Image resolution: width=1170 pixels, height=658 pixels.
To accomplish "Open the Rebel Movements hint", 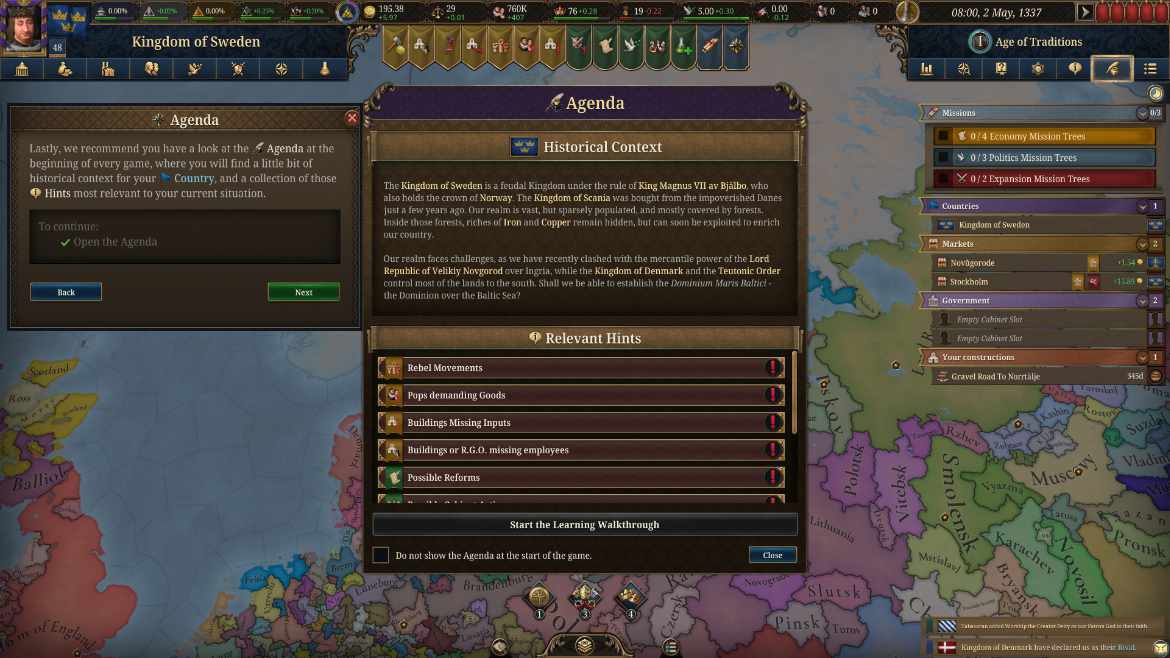I will (x=581, y=368).
